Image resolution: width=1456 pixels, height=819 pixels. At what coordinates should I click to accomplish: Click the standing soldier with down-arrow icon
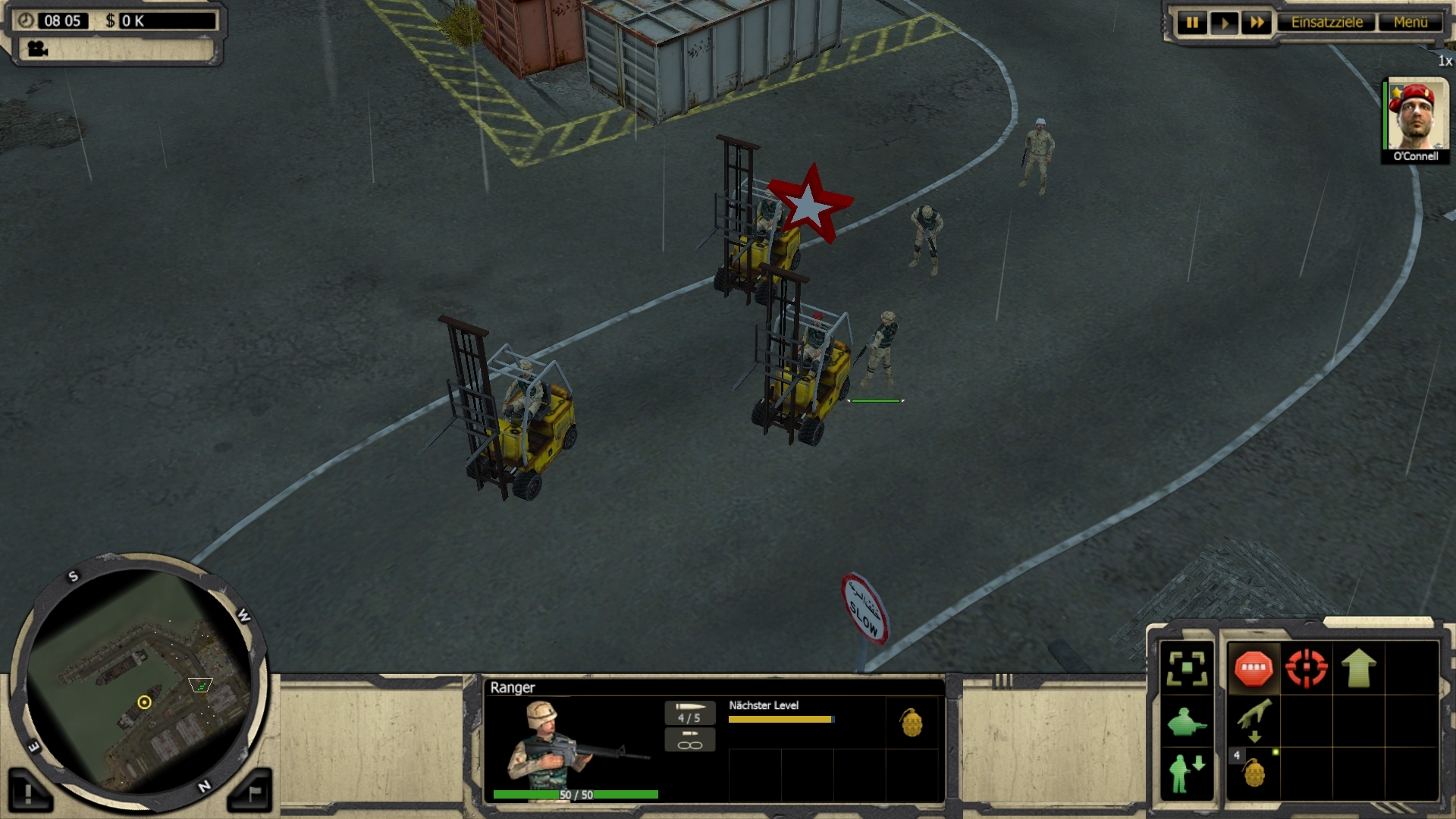[1187, 773]
